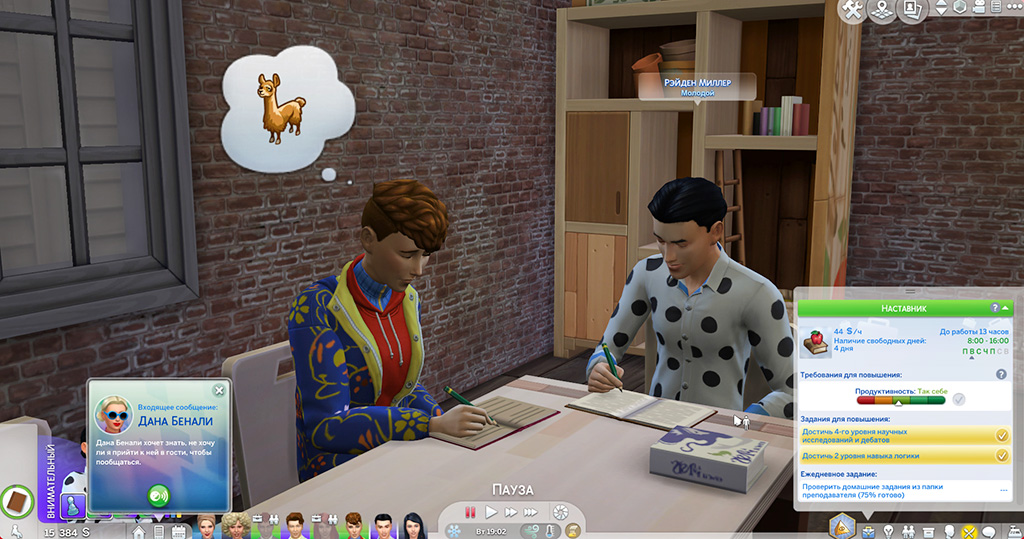Open the inventory box tab
The width and height of the screenshot is (1024, 539).
coord(929,530)
